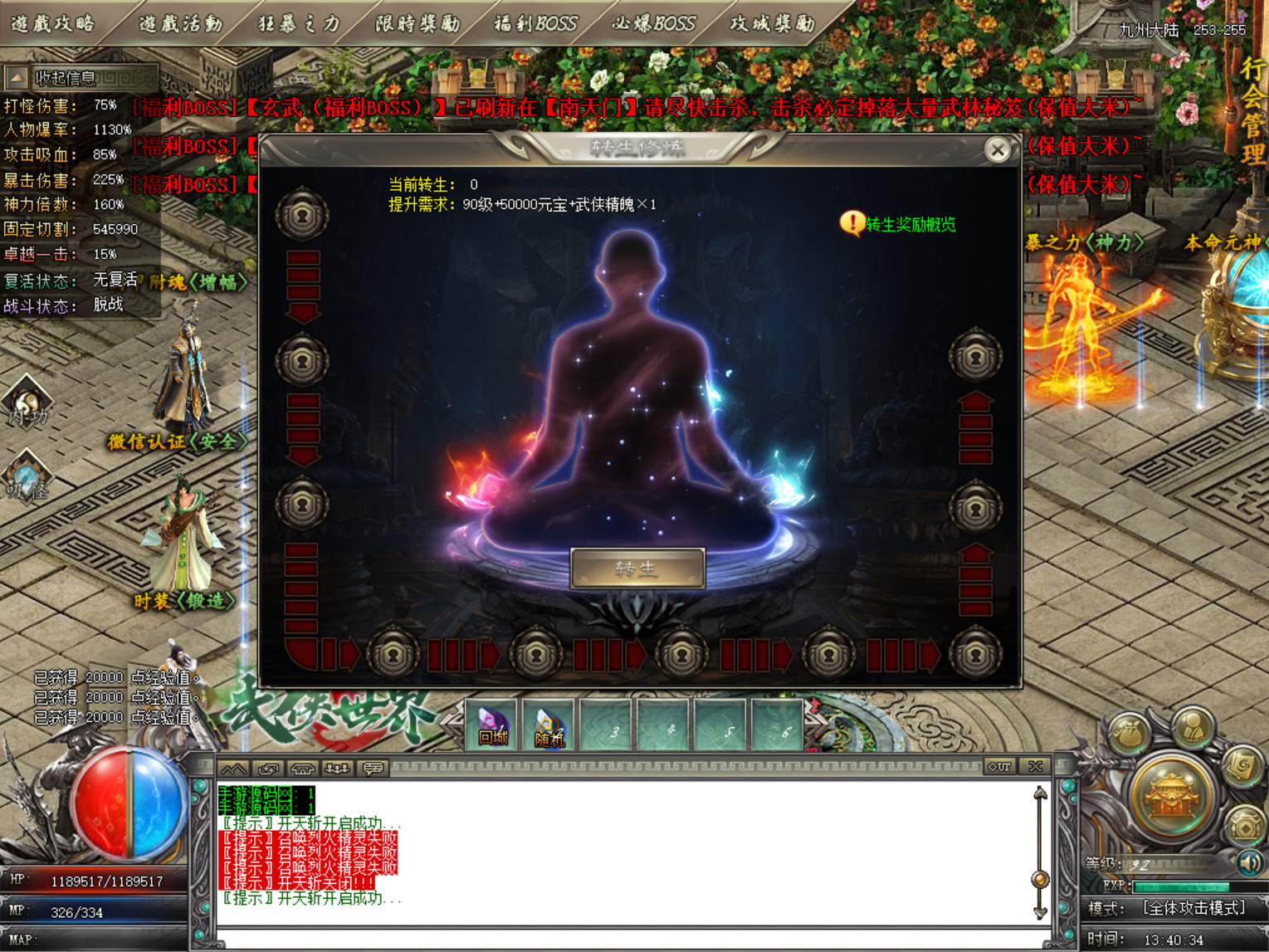
Task: Open the 限時獎勵 timed rewards menu
Action: pyautogui.click(x=417, y=23)
